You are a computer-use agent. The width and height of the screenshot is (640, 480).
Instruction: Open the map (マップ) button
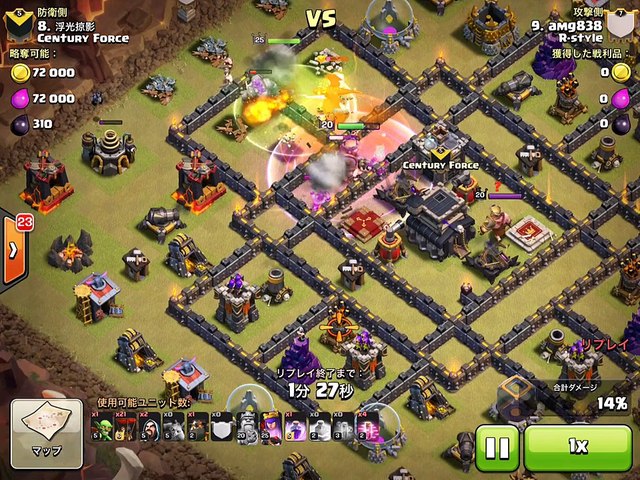pos(46,427)
